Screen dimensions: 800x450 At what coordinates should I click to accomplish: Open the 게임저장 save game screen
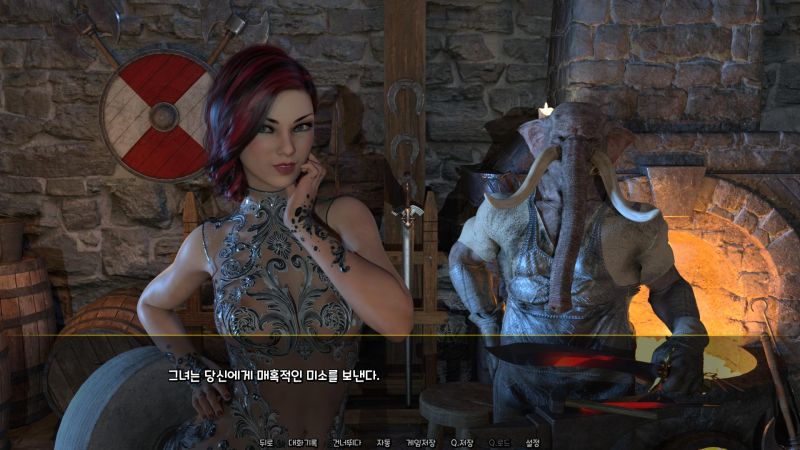point(420,442)
